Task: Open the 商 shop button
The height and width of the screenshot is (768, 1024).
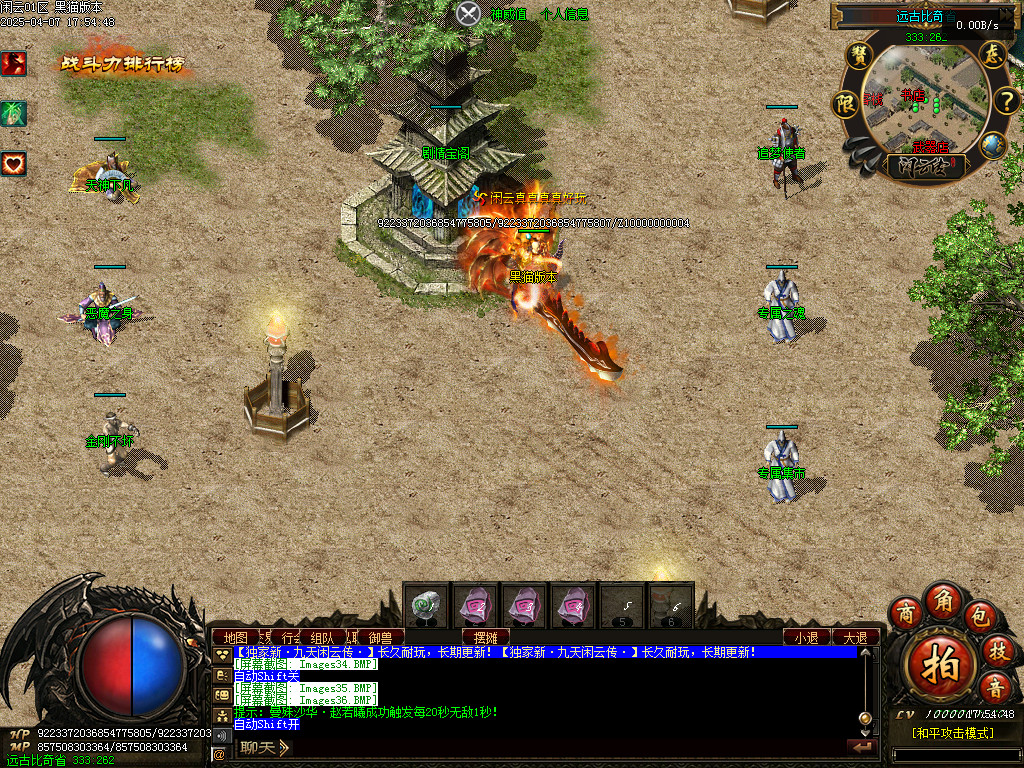Action: 906,612
